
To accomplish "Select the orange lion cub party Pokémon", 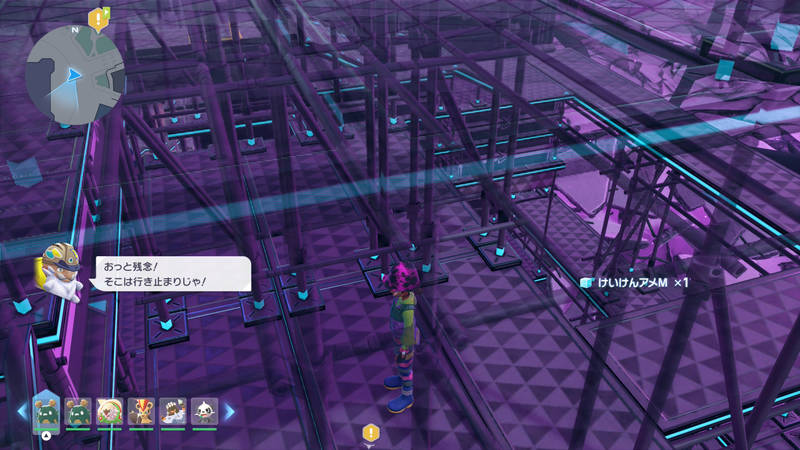I will pyautogui.click(x=141, y=411).
